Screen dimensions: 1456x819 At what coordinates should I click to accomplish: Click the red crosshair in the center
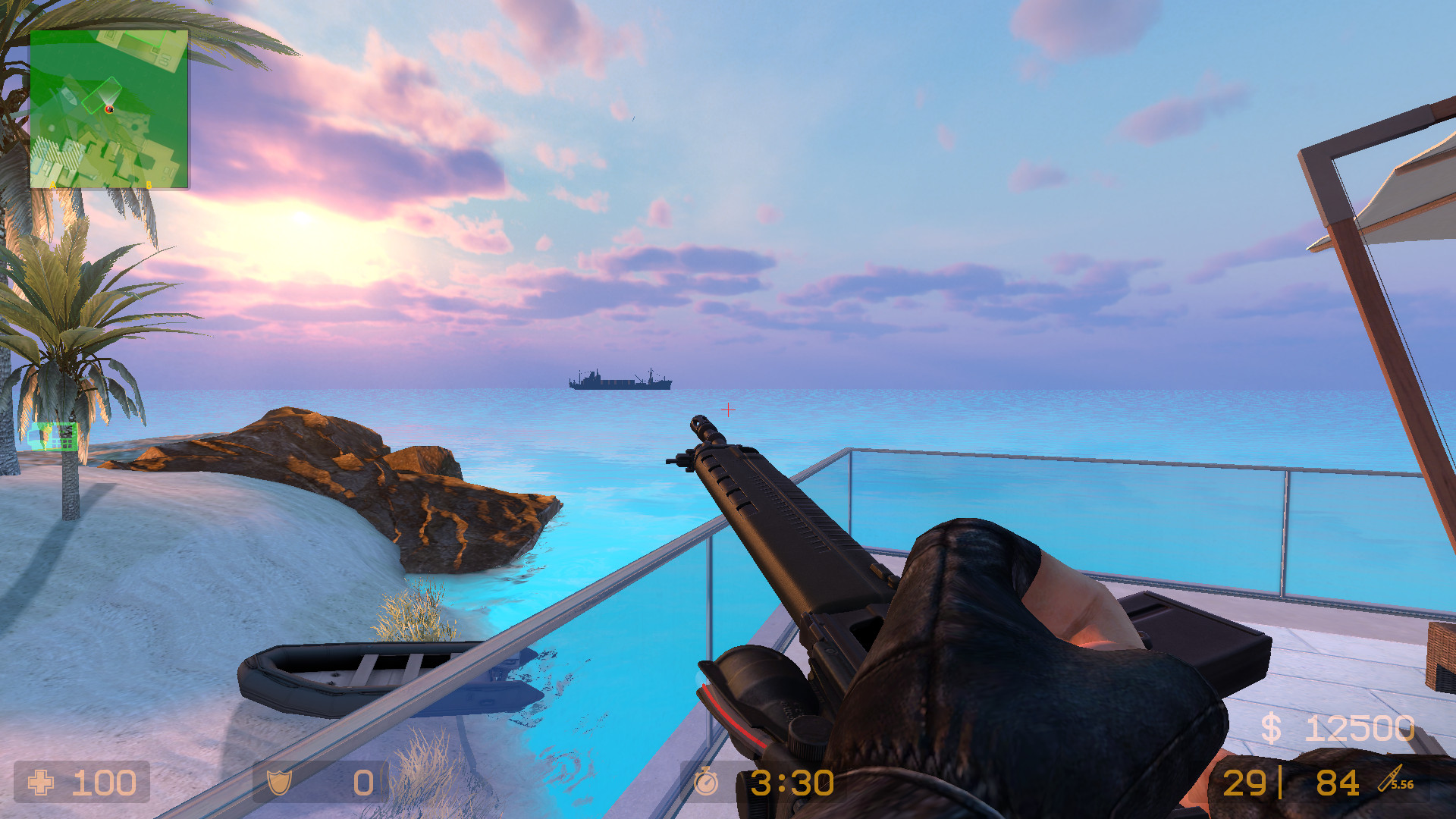(730, 409)
